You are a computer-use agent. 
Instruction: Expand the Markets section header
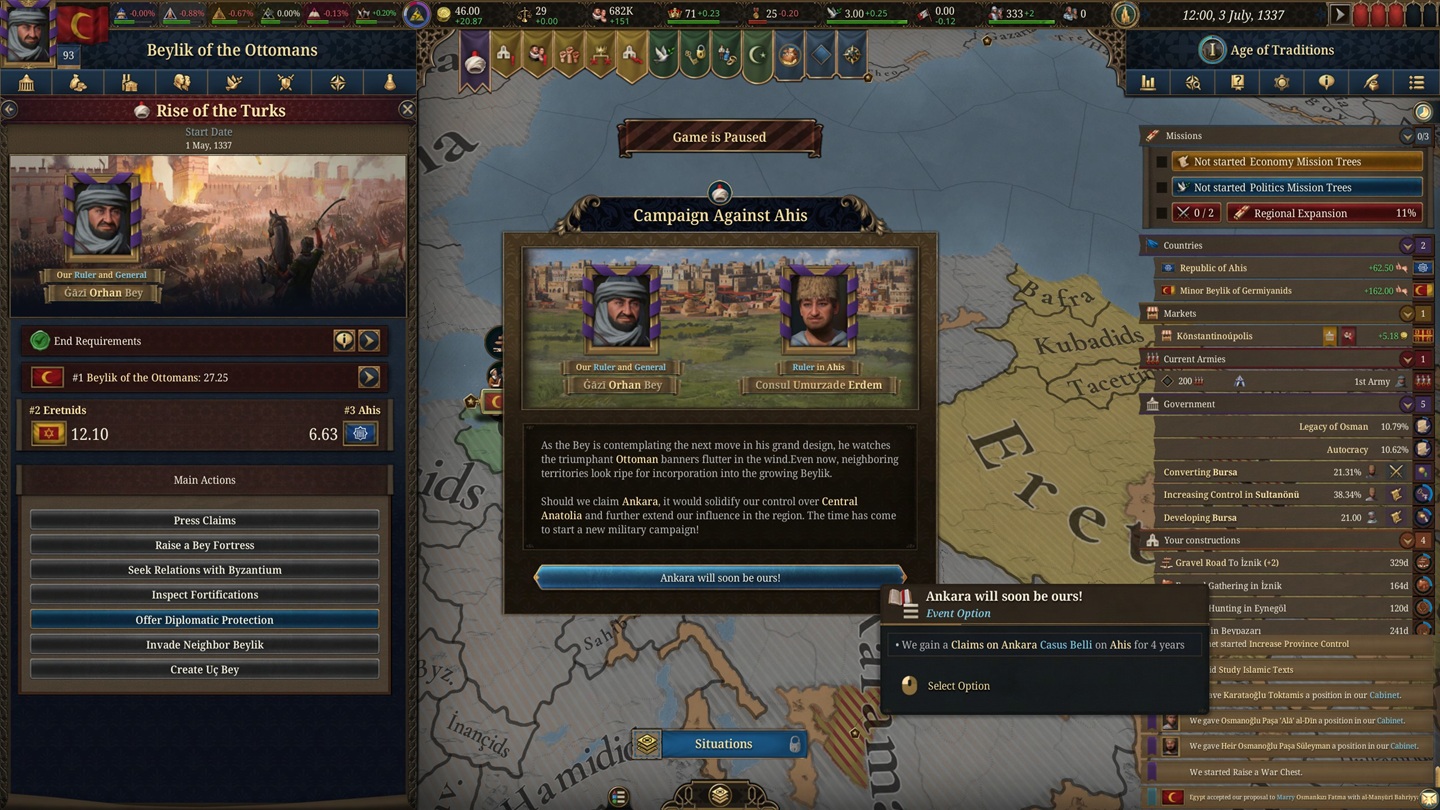1408,313
